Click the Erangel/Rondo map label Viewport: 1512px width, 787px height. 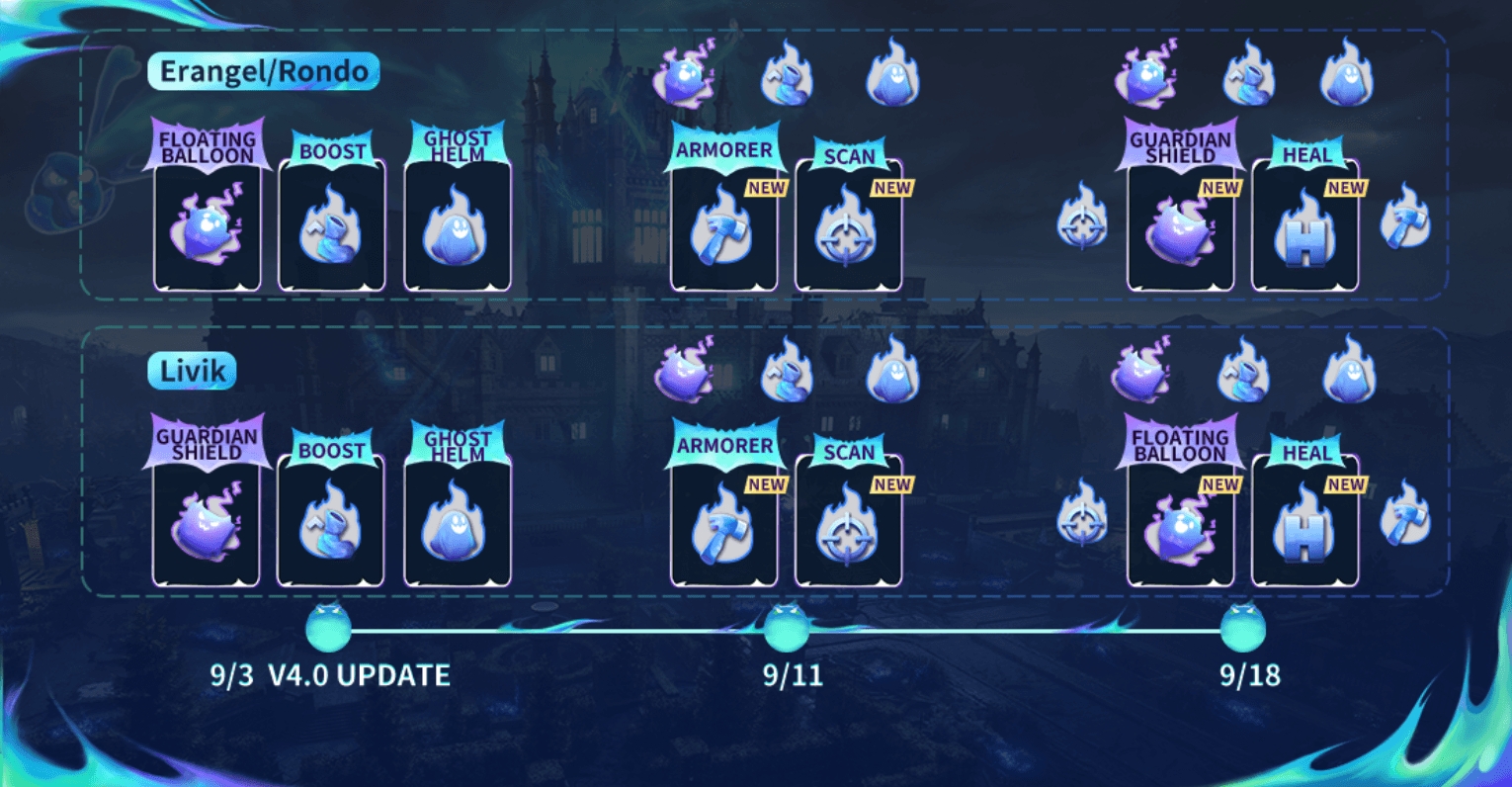[264, 72]
